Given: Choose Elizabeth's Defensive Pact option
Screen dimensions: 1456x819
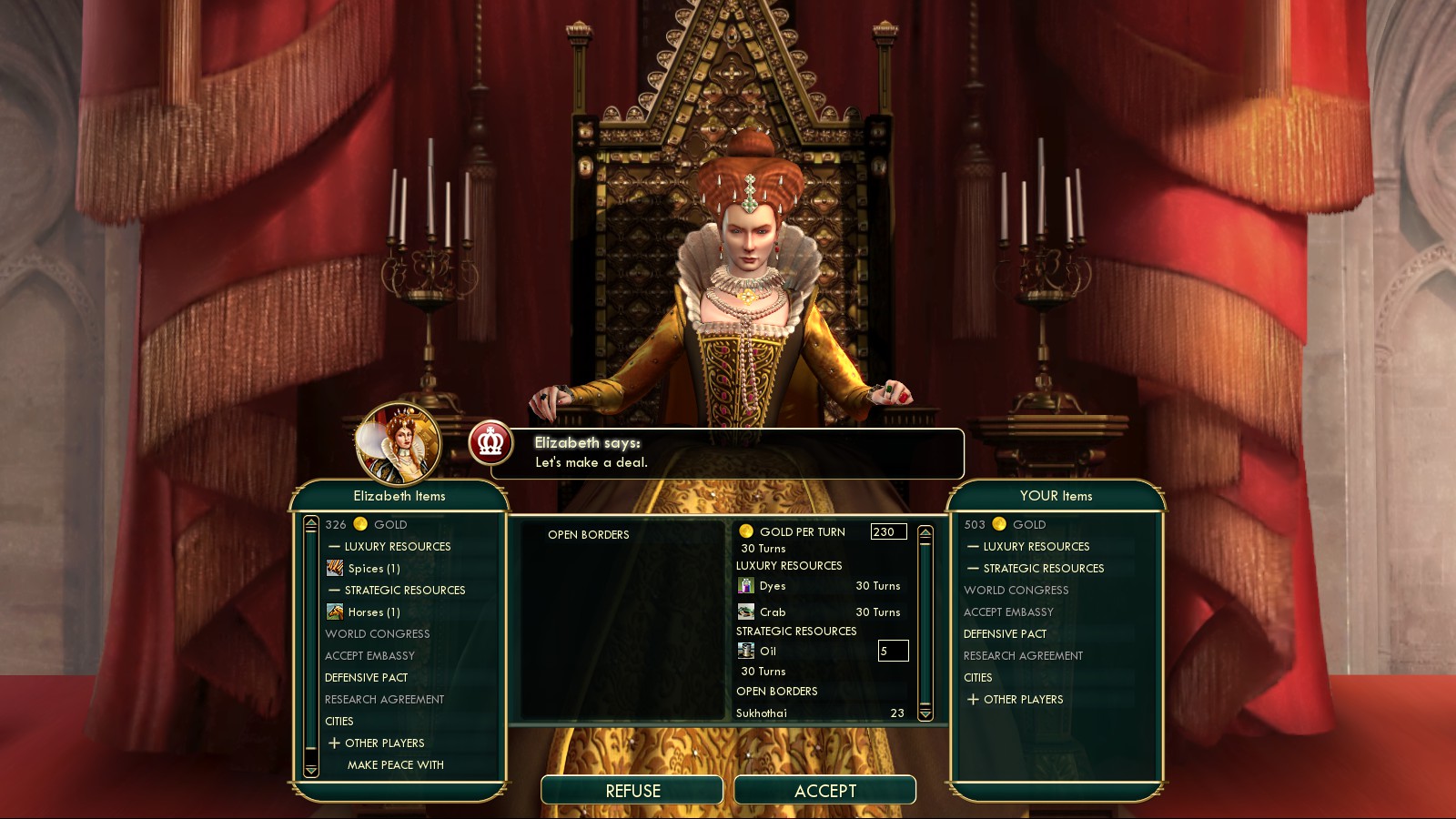Looking at the screenshot, I should tap(366, 678).
